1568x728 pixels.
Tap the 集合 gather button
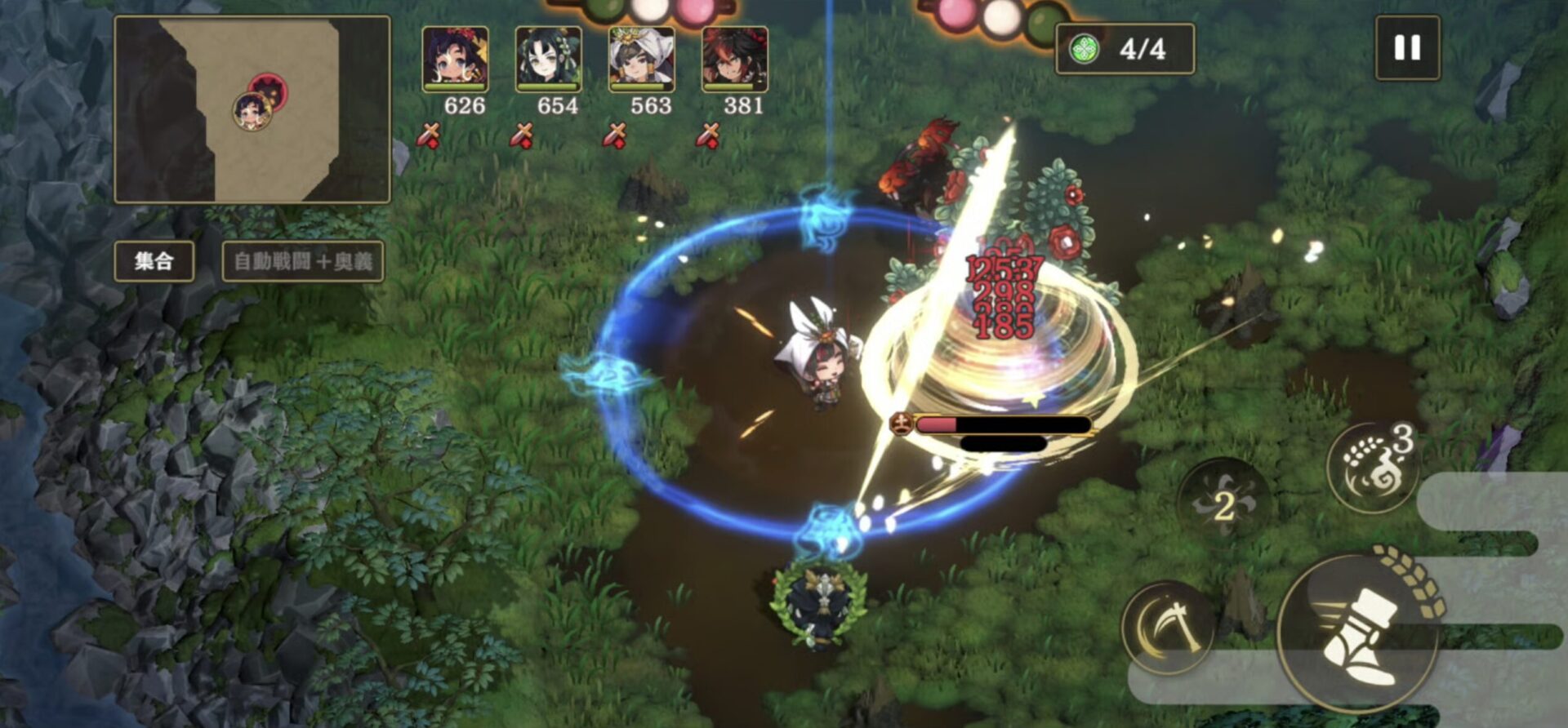(154, 261)
